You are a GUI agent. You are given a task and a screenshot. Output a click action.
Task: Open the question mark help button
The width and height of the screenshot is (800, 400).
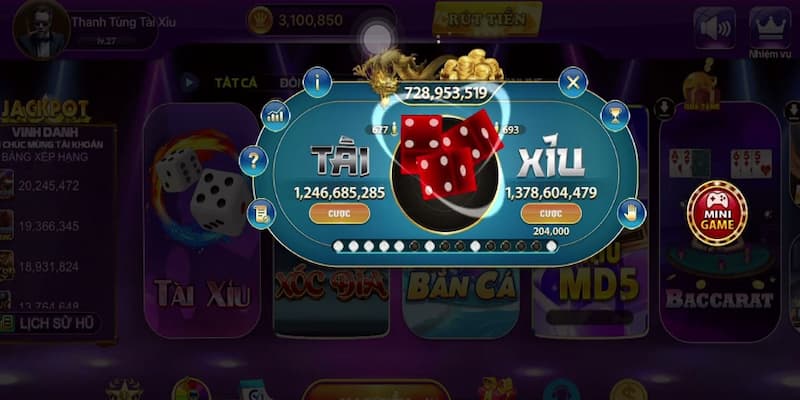254,160
